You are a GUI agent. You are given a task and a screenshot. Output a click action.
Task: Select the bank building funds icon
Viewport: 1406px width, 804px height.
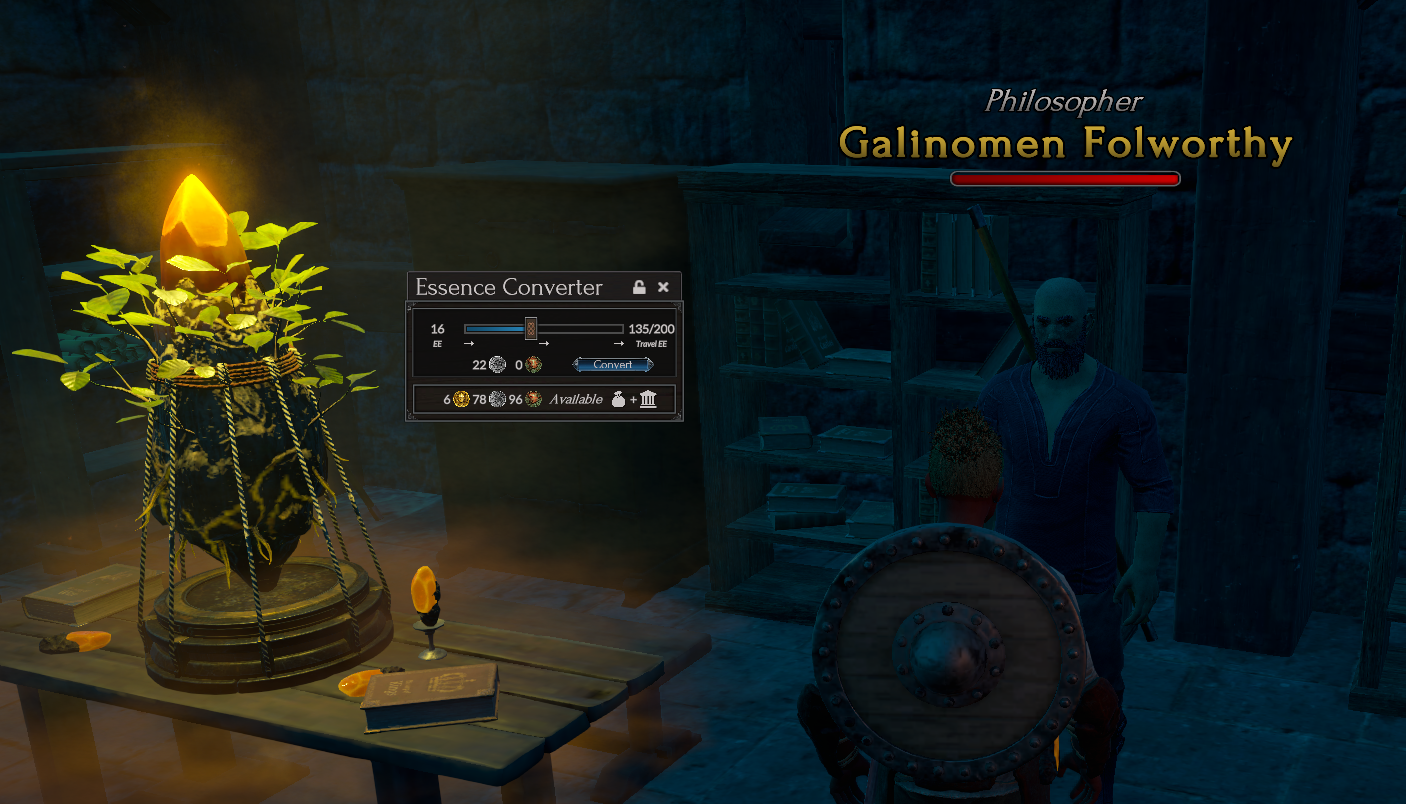tap(648, 400)
